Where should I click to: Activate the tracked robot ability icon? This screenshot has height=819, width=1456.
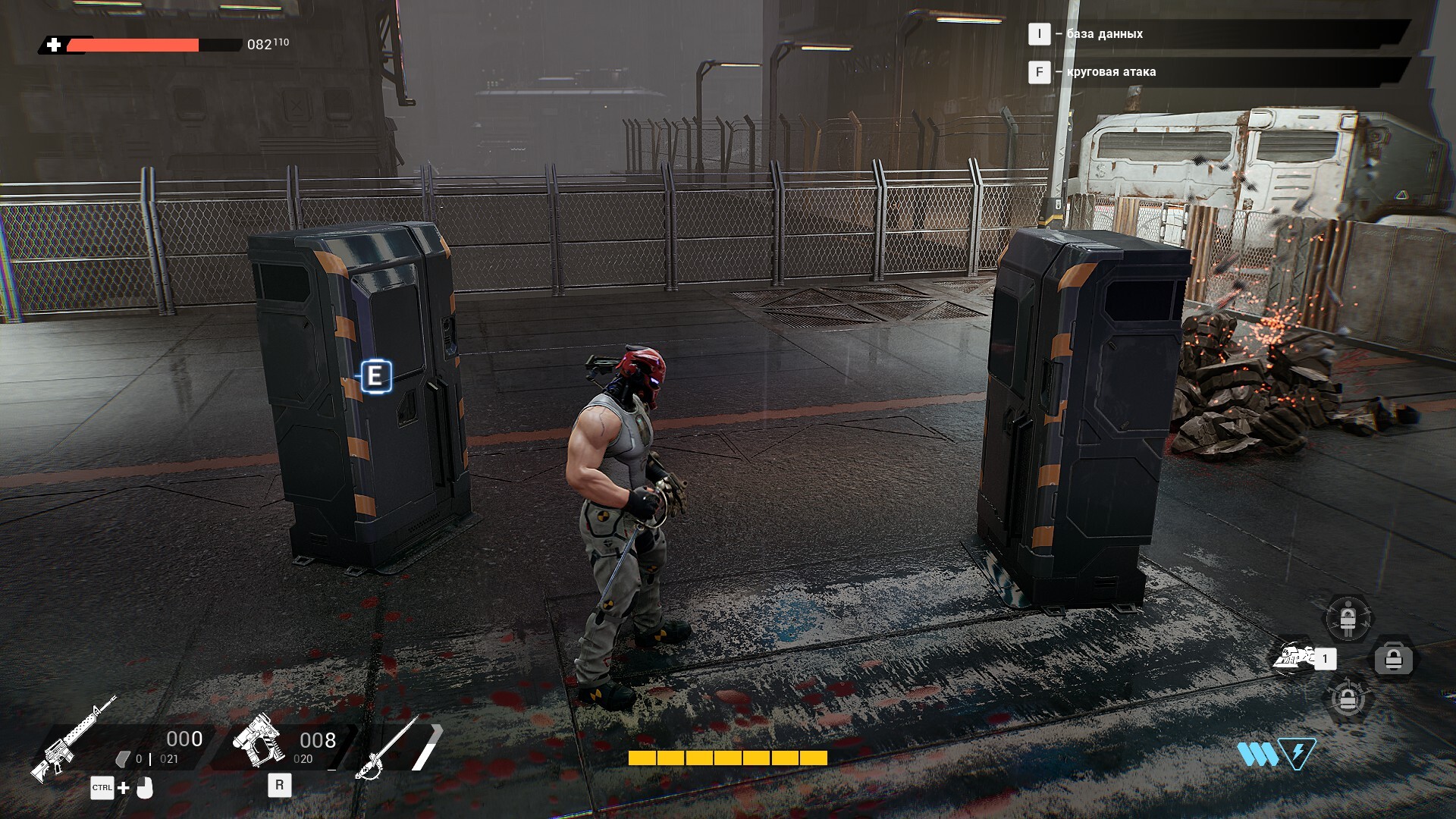1297,657
